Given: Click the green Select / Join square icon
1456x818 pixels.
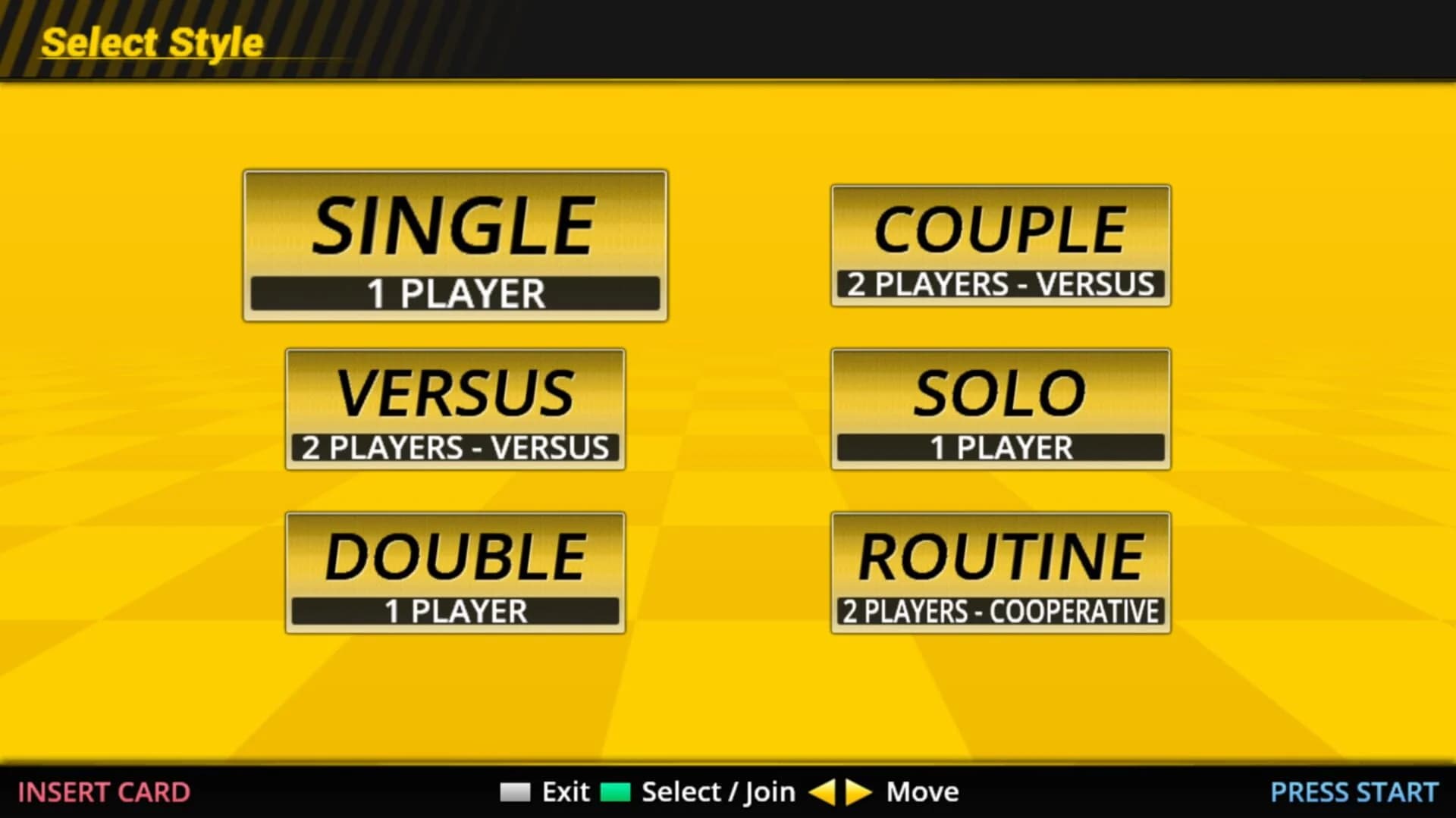Looking at the screenshot, I should pyautogui.click(x=615, y=791).
